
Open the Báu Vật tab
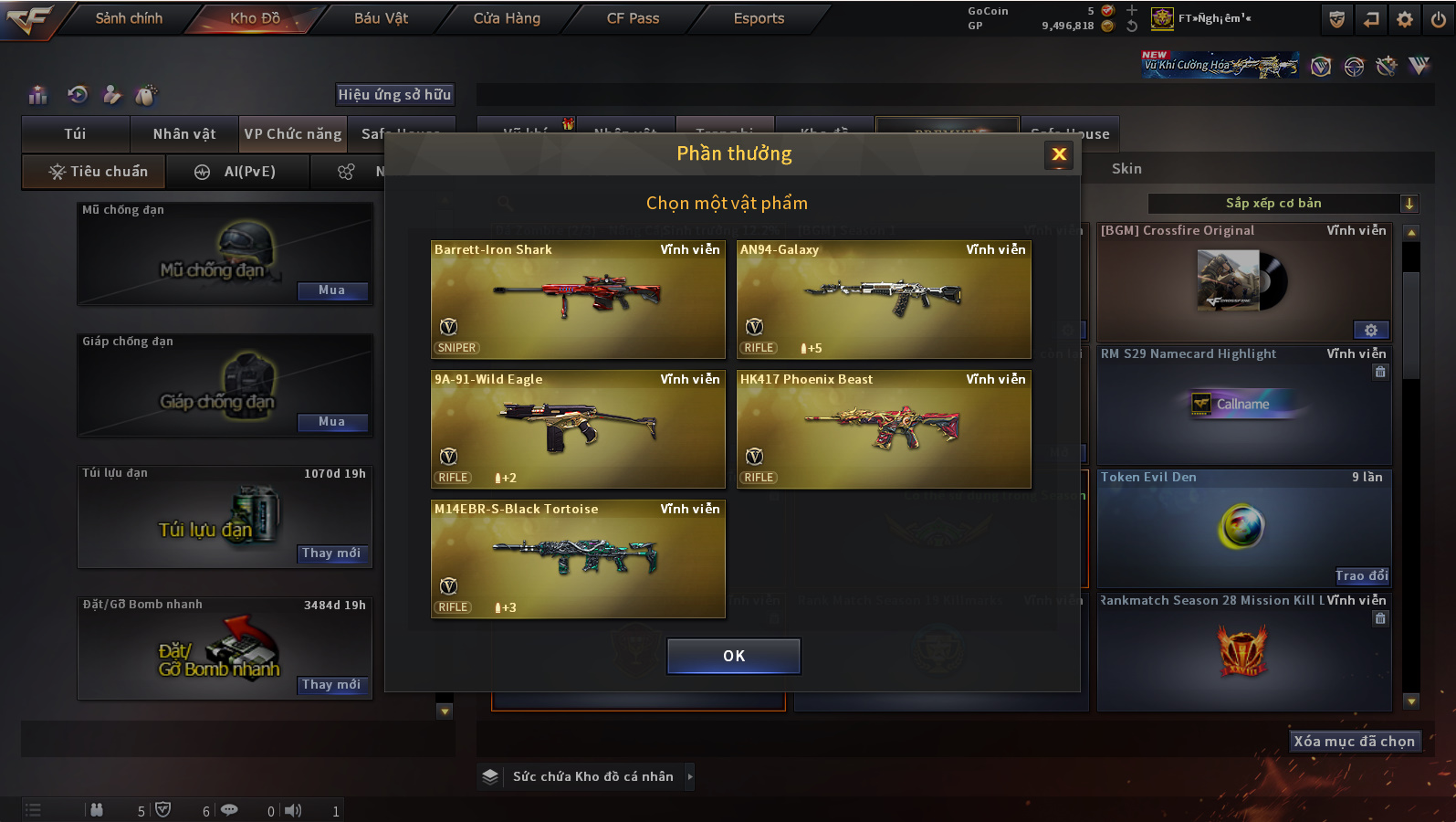pyautogui.click(x=381, y=18)
